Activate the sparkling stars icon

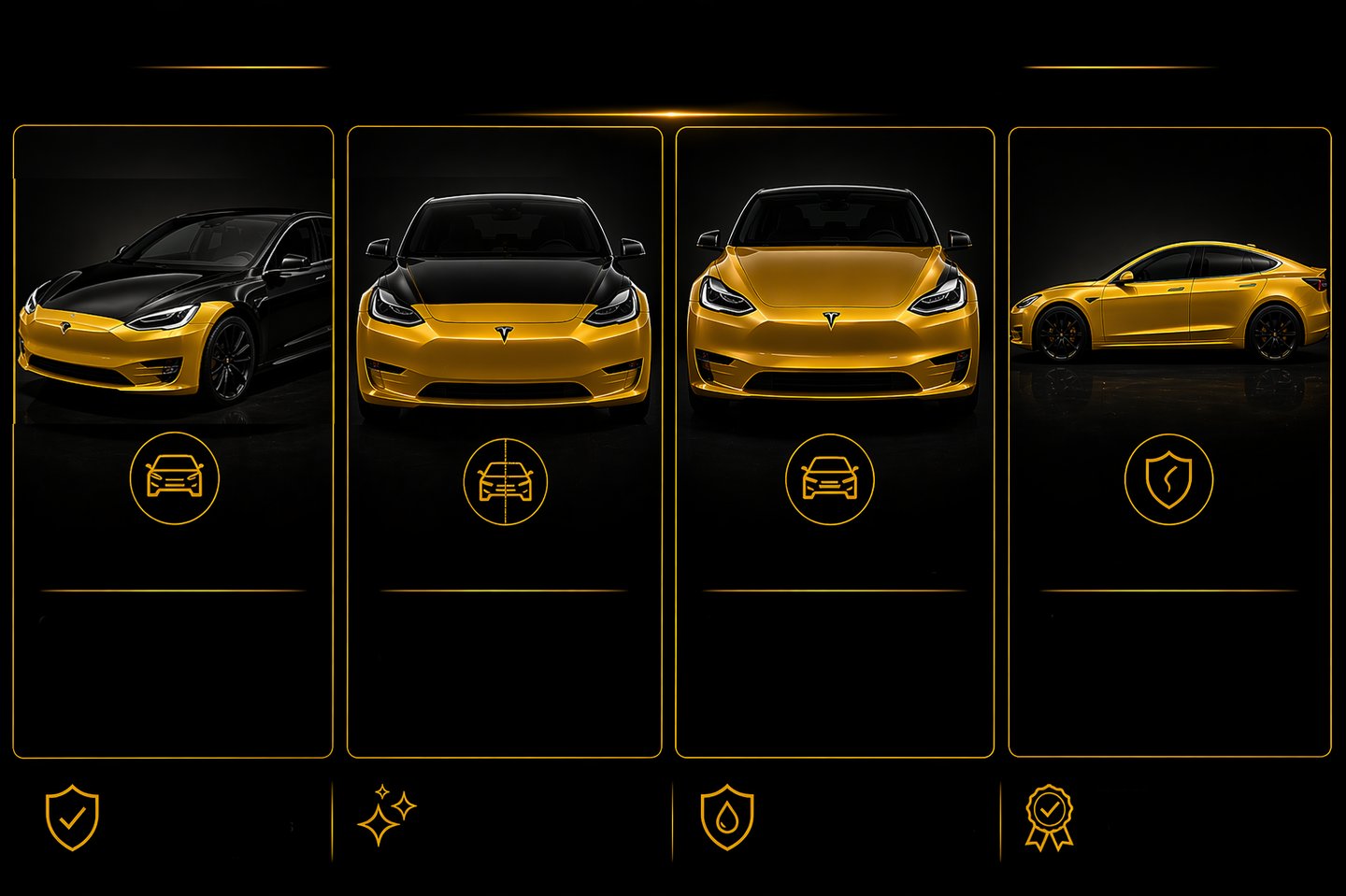[386, 816]
